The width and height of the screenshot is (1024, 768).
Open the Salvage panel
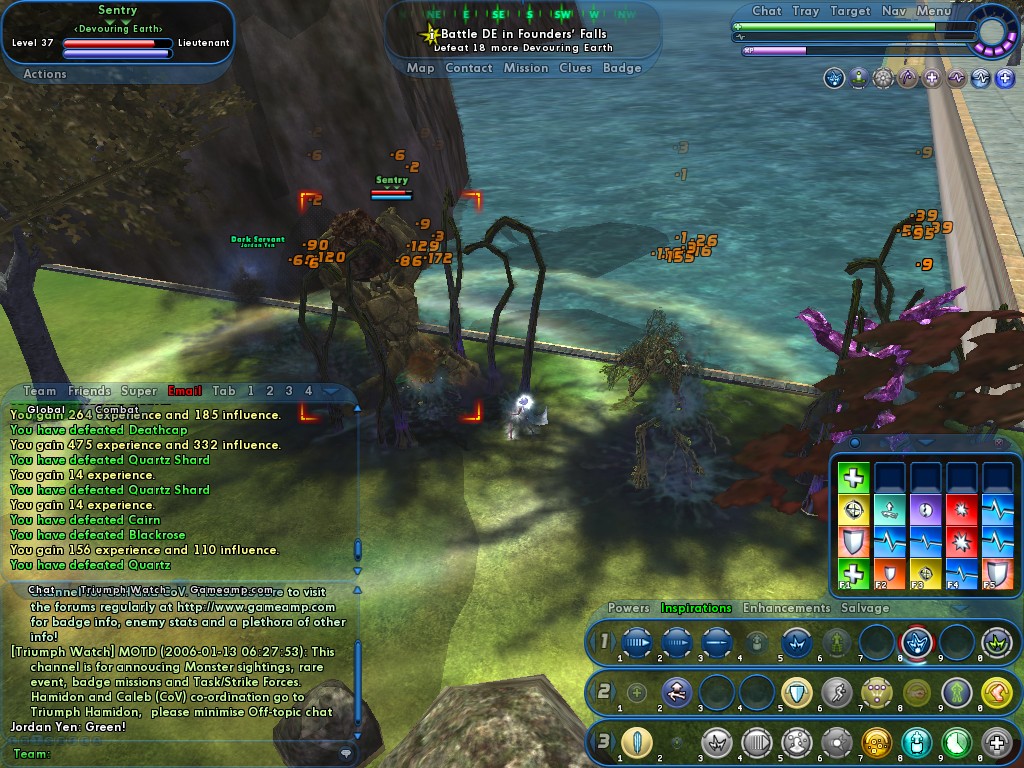pyautogui.click(x=865, y=608)
